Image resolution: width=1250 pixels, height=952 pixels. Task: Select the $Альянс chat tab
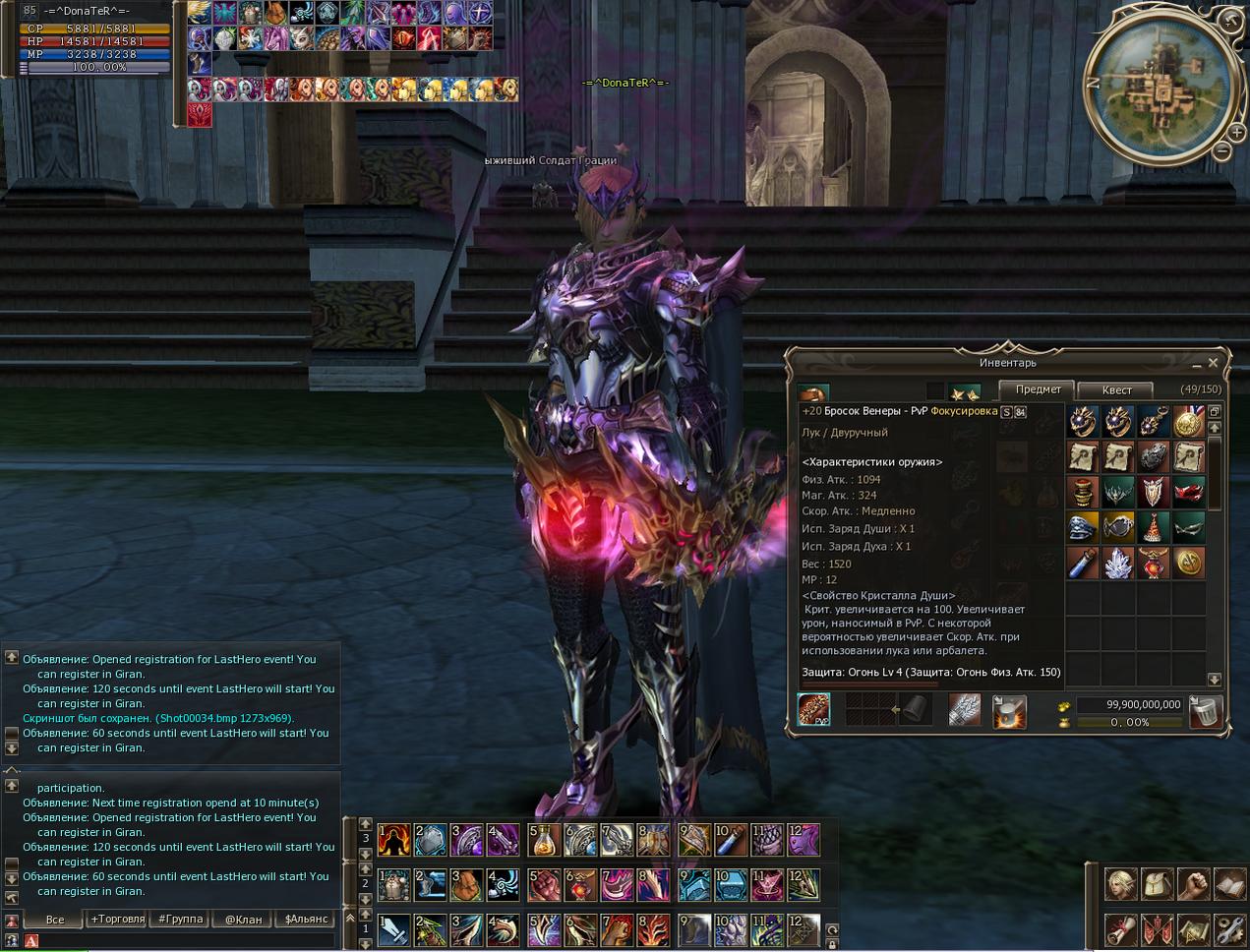point(306,920)
